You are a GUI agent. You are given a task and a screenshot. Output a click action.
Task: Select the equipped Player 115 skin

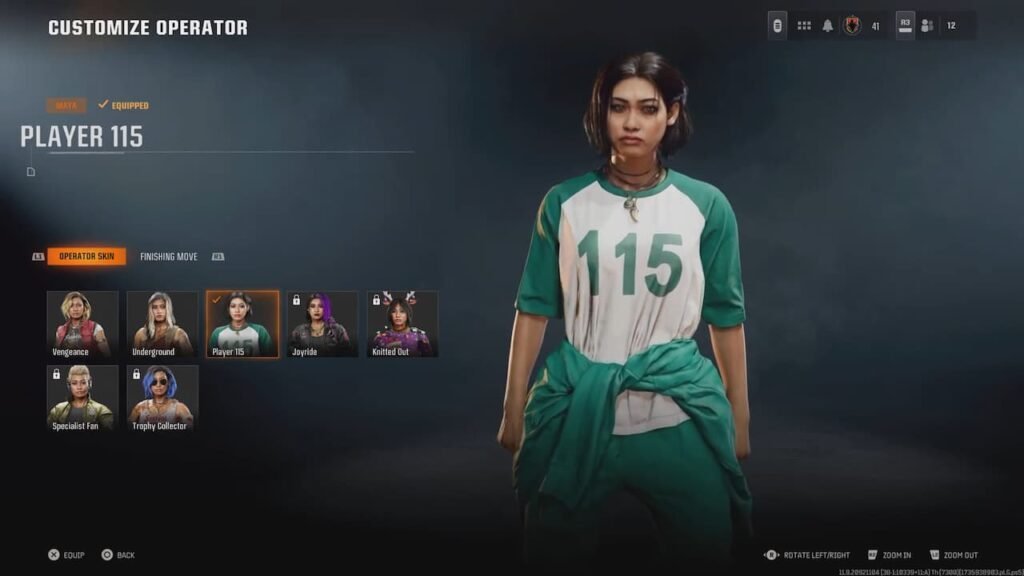coord(242,324)
